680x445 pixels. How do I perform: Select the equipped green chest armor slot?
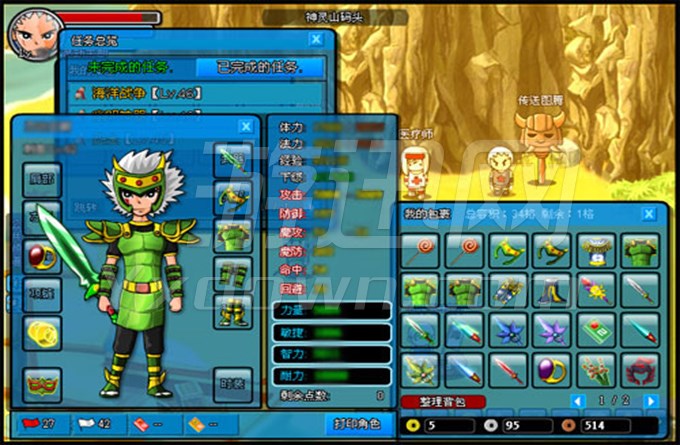[233, 235]
